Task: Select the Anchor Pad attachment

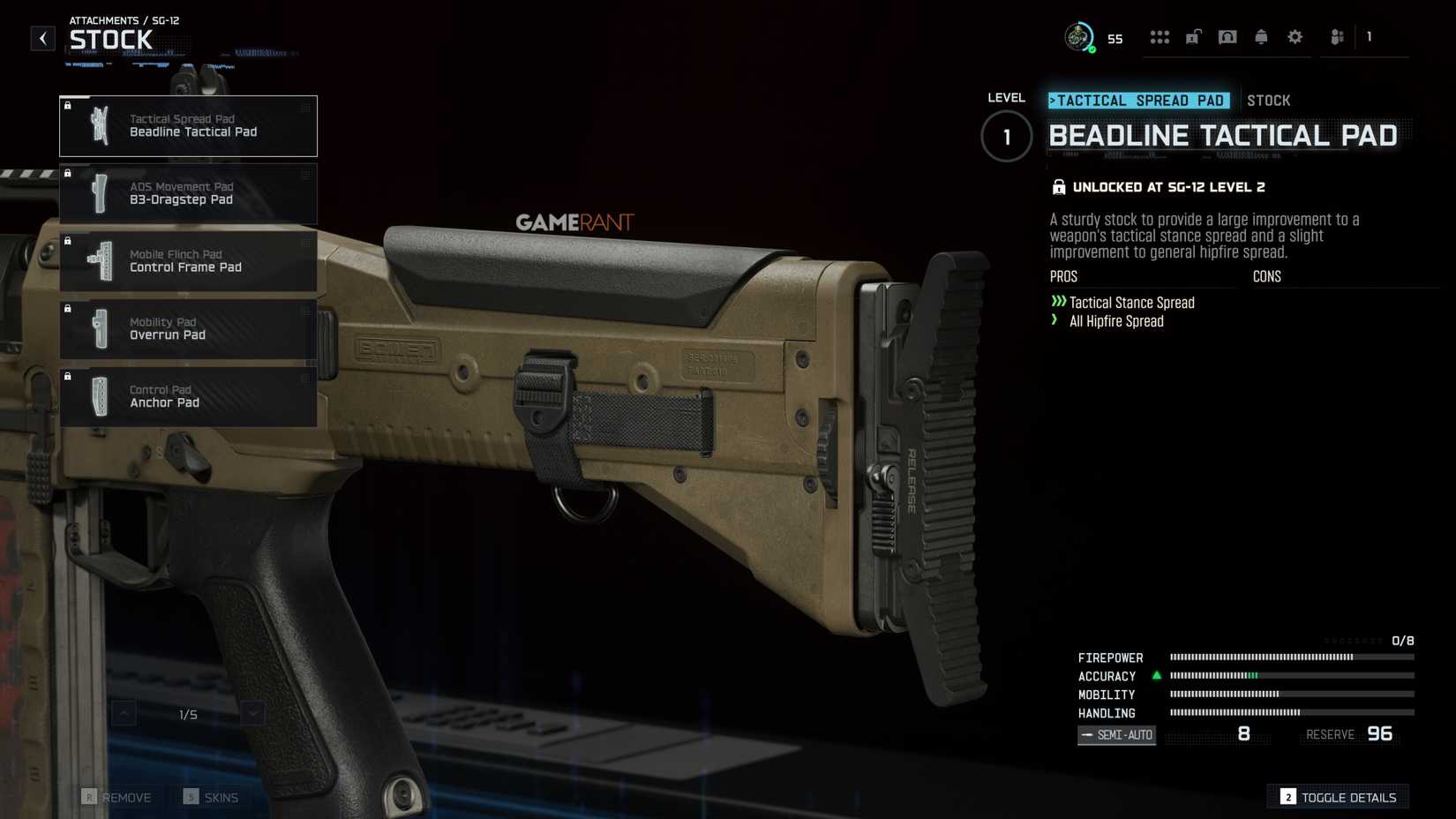Action: pyautogui.click(x=188, y=396)
